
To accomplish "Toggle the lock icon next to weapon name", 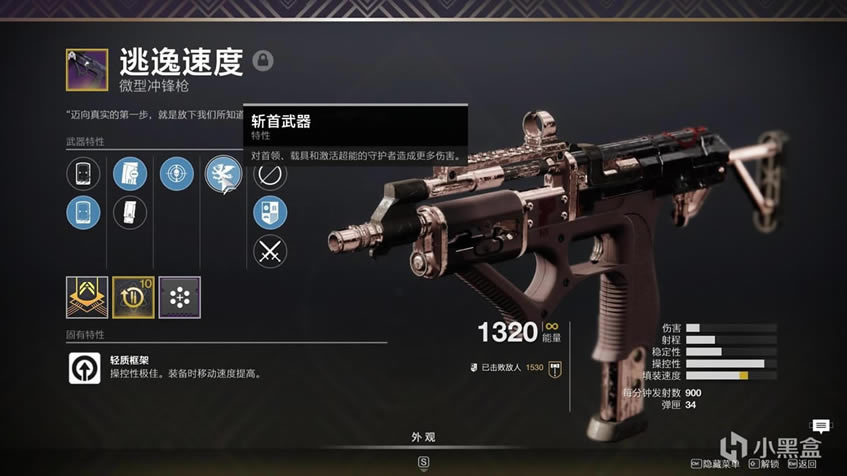I will [263, 60].
